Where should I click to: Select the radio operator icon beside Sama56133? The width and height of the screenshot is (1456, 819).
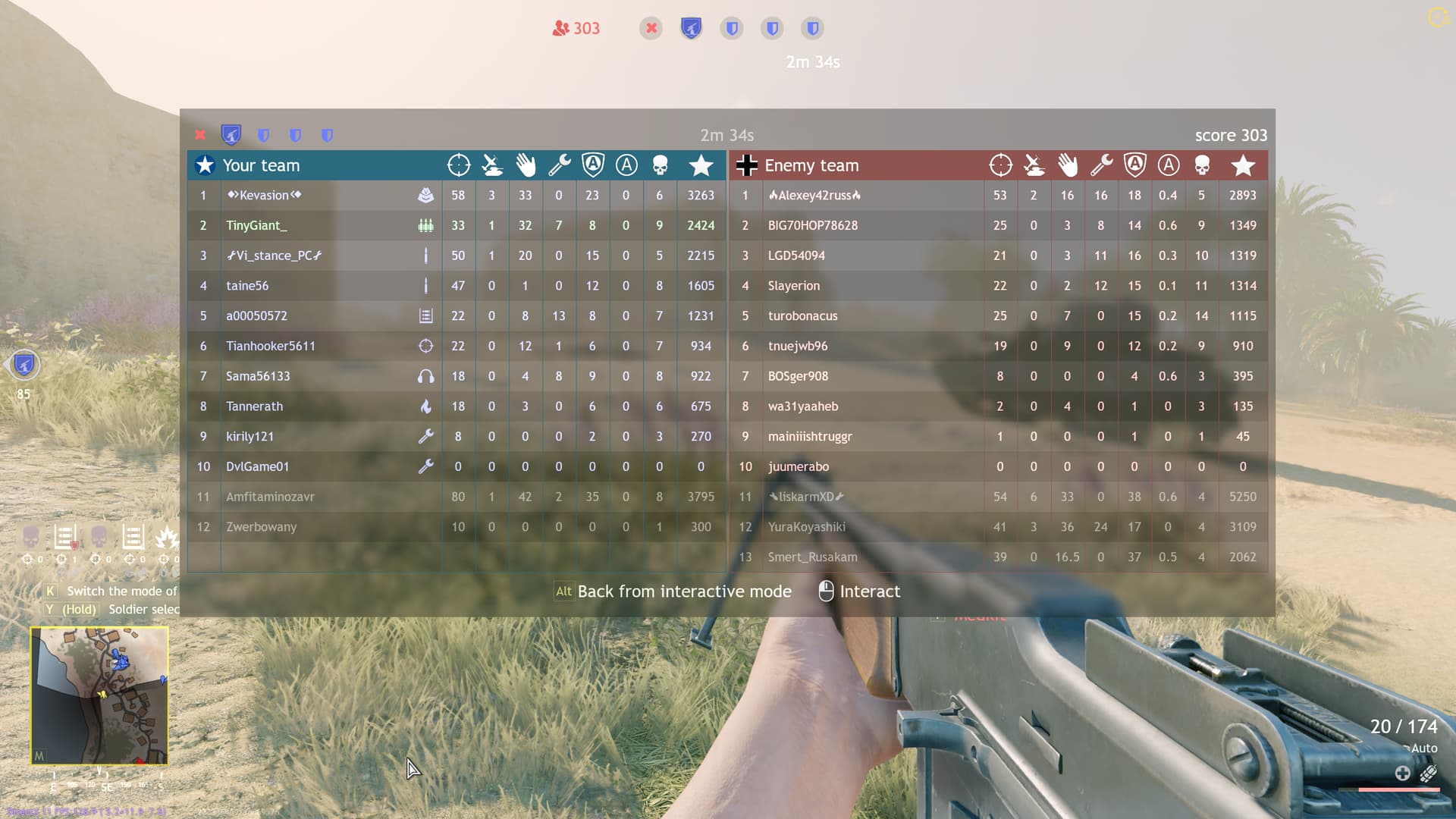(x=427, y=376)
